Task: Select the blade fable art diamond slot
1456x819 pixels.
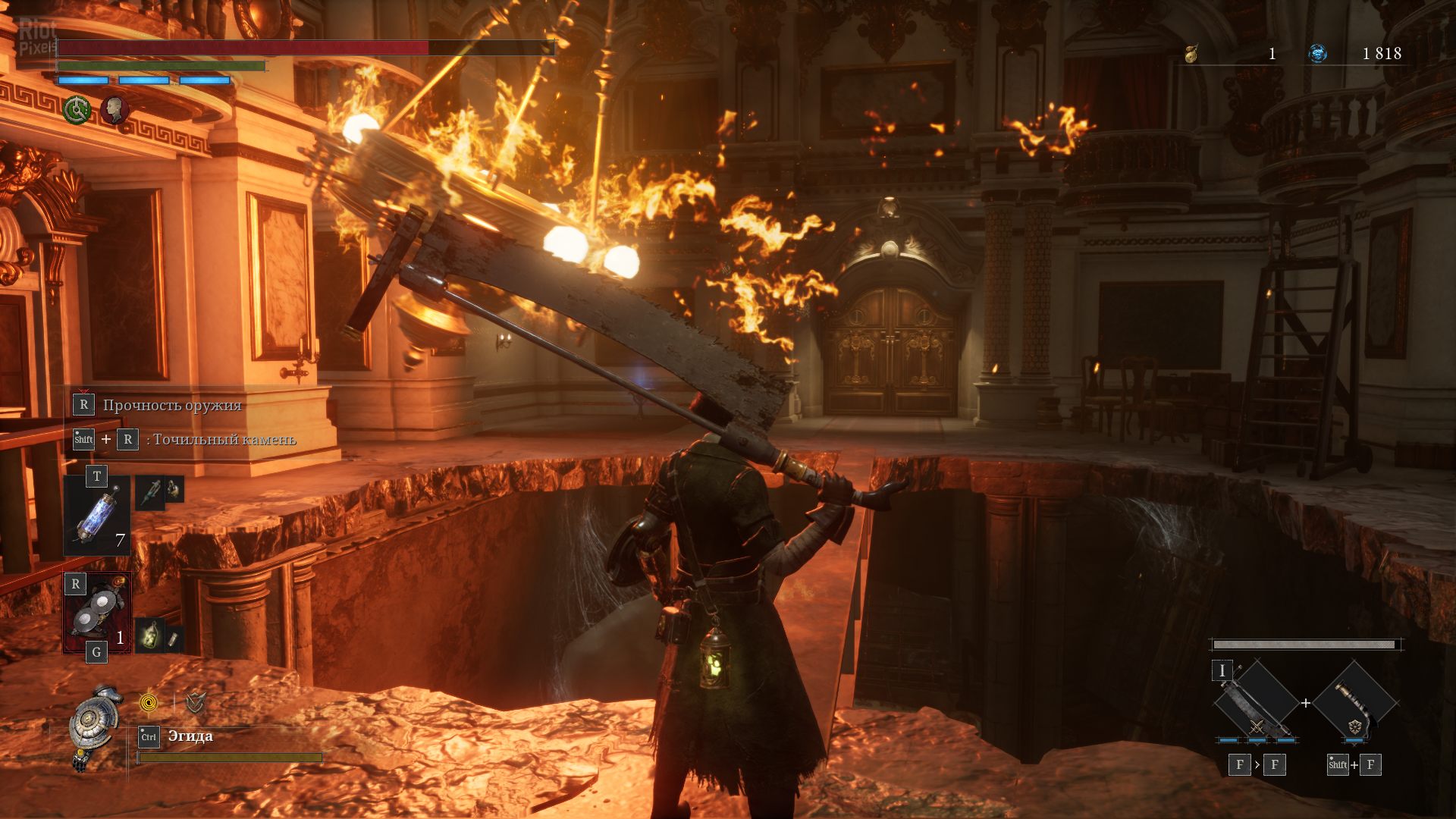Action: coord(1257,703)
